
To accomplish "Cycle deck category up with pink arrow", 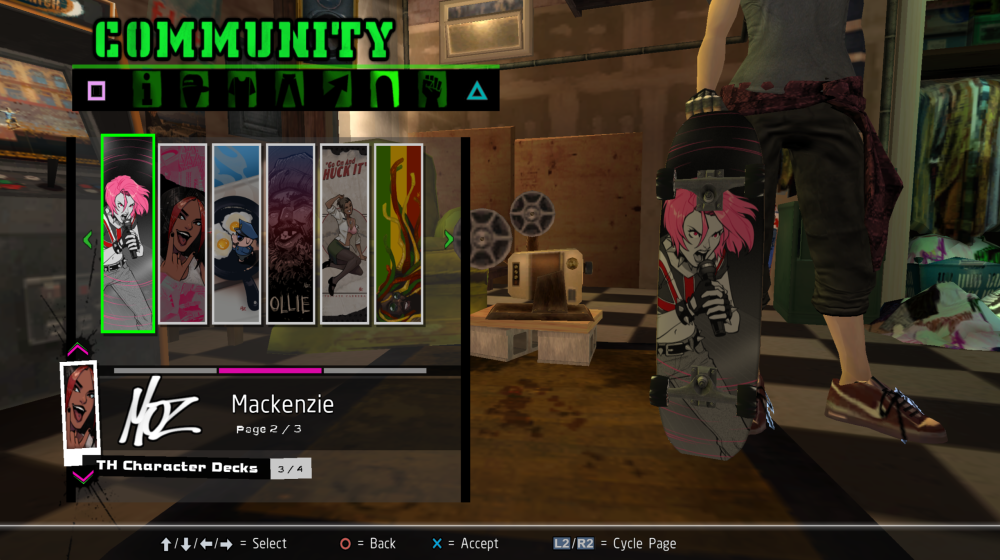I will [78, 350].
